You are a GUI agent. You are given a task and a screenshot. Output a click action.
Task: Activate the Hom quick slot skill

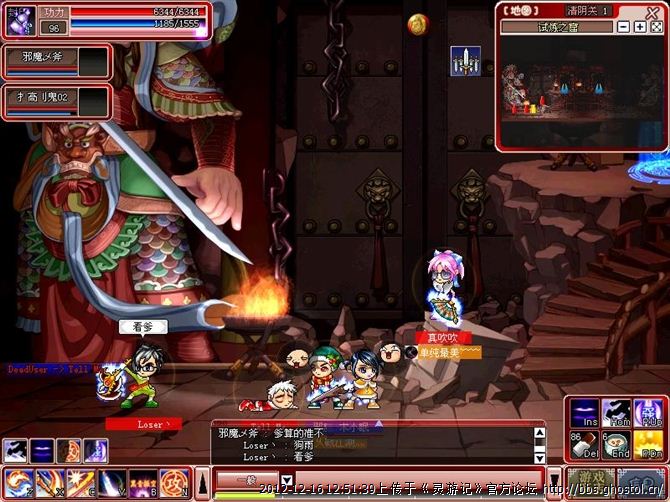615,412
